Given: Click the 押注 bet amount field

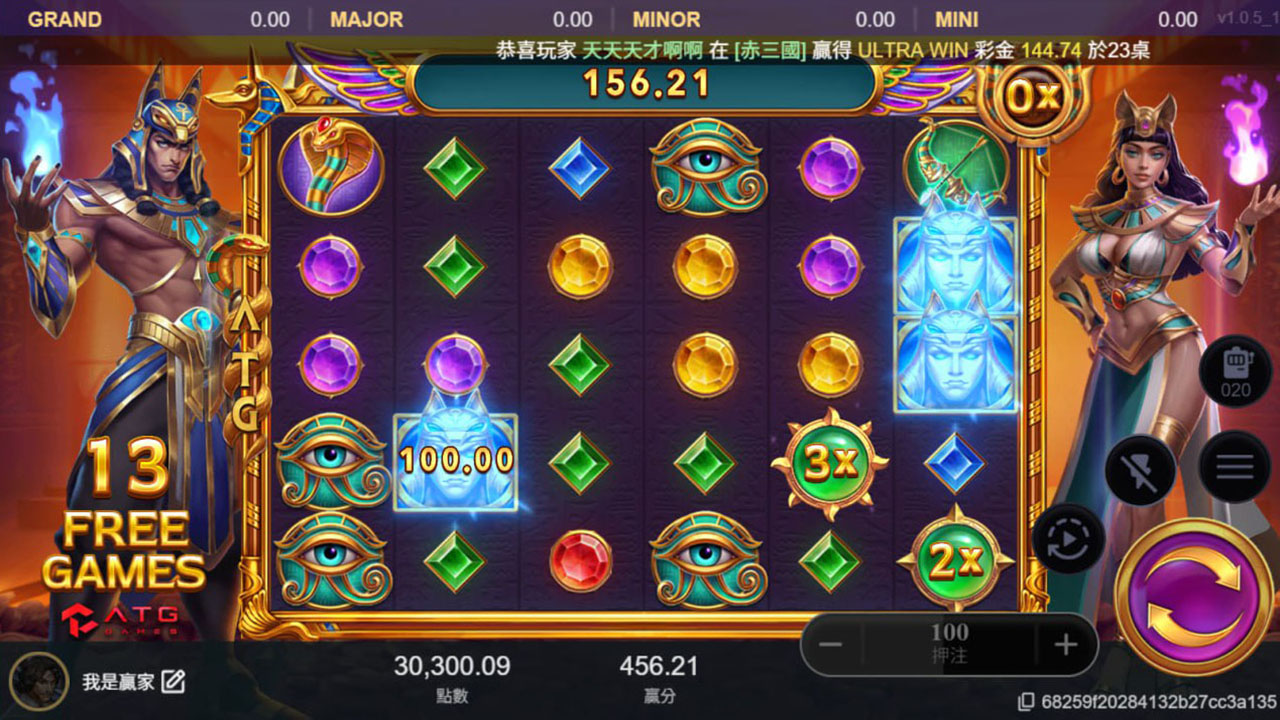Looking at the screenshot, I should point(948,644).
